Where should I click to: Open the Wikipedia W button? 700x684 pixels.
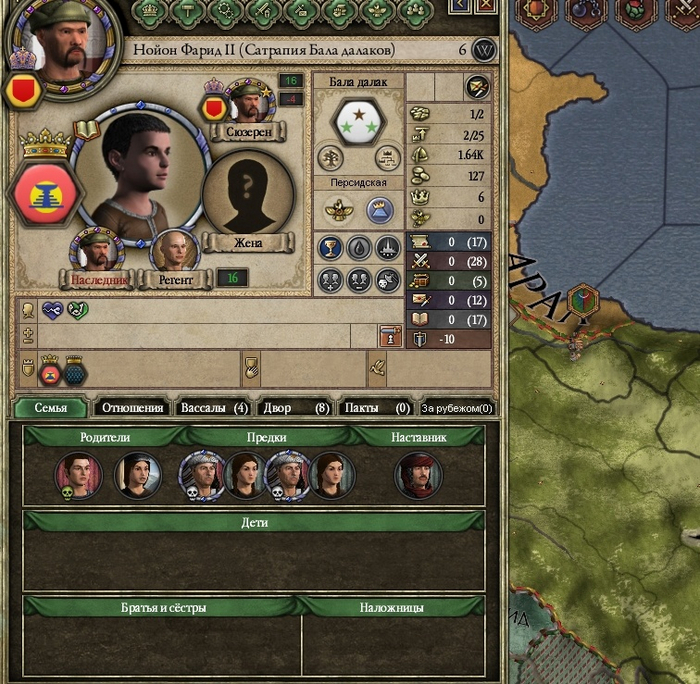[x=484, y=50]
